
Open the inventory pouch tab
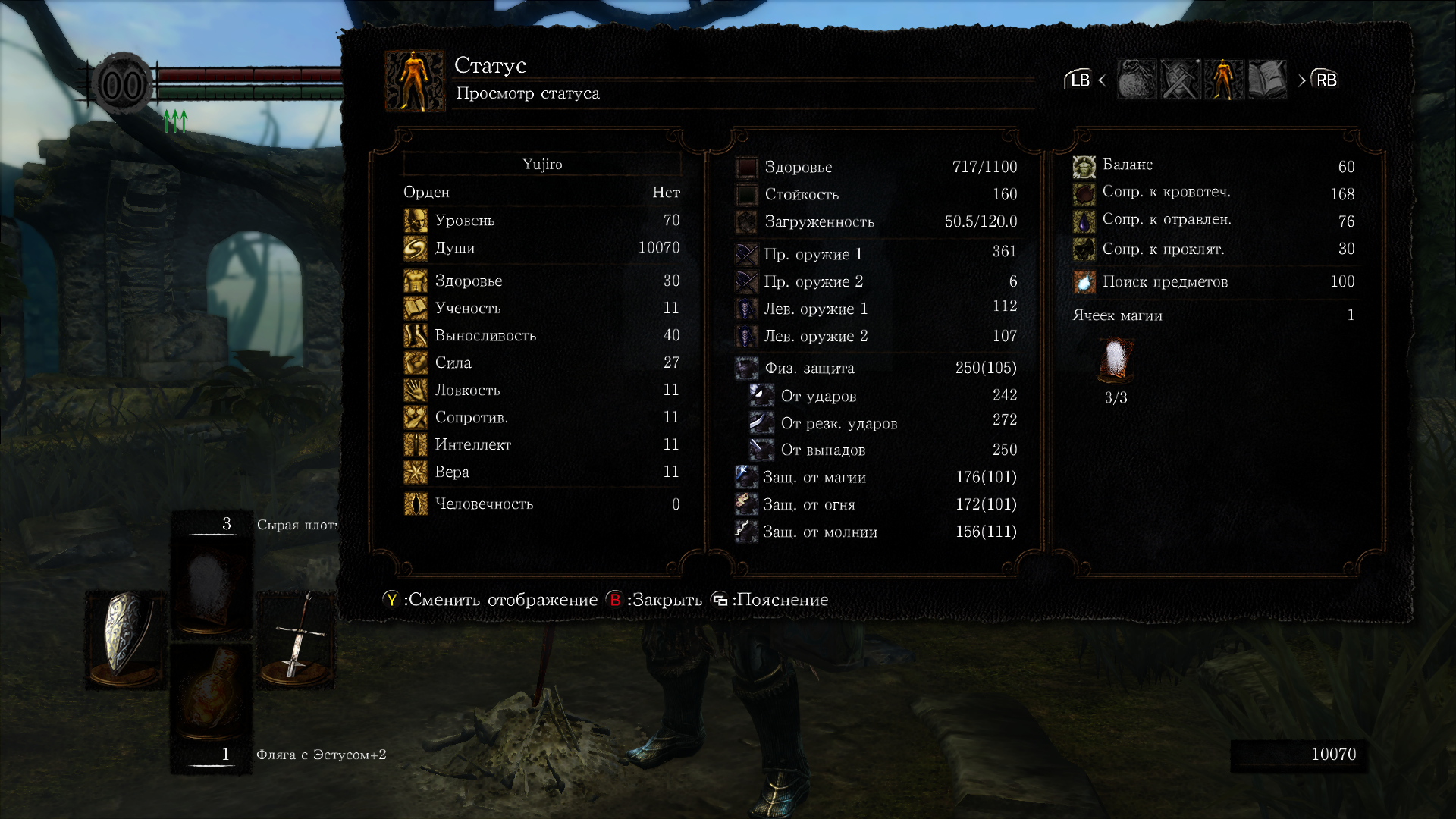[1137, 80]
